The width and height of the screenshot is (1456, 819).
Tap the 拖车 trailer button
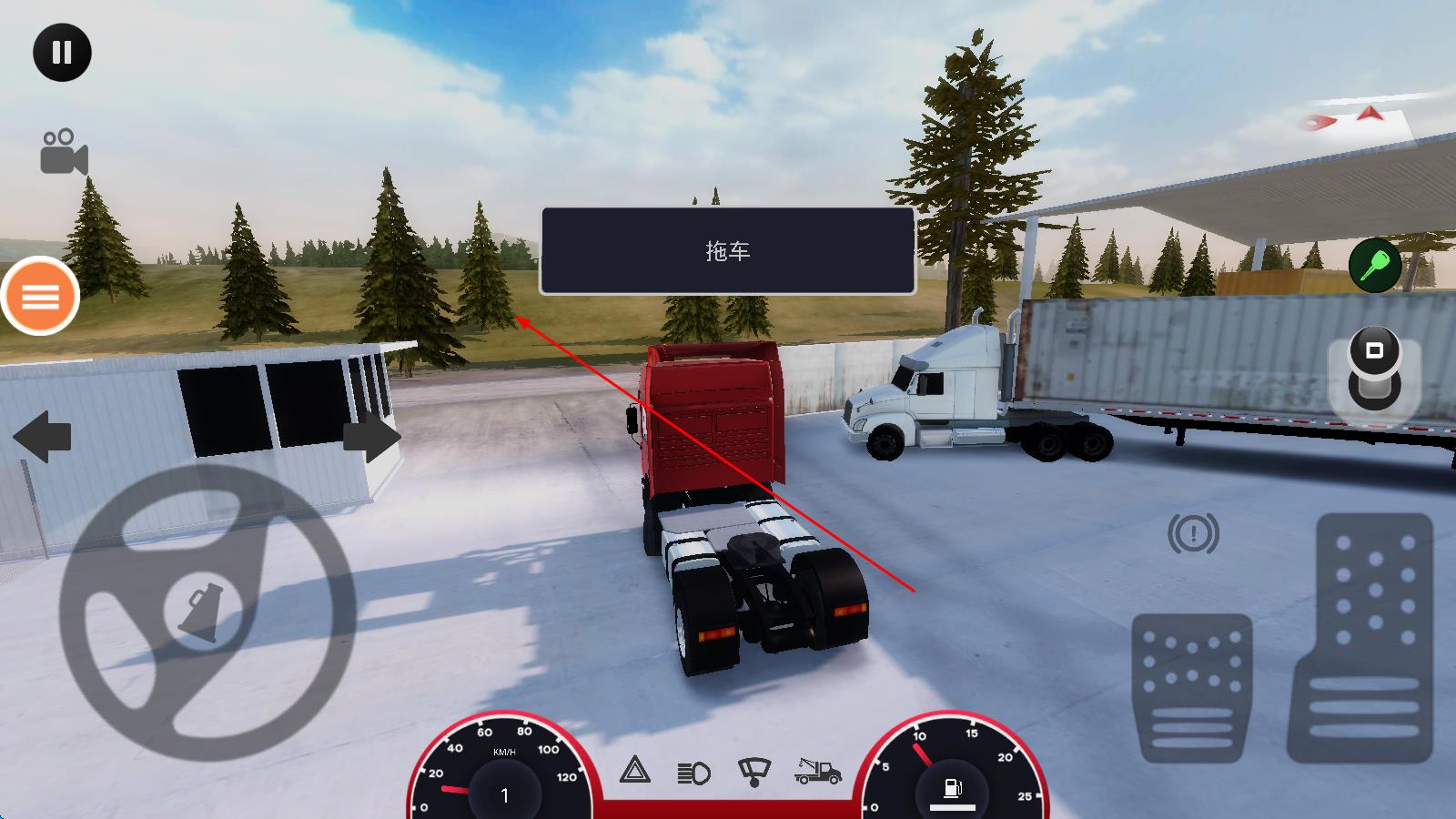pyautogui.click(x=727, y=251)
